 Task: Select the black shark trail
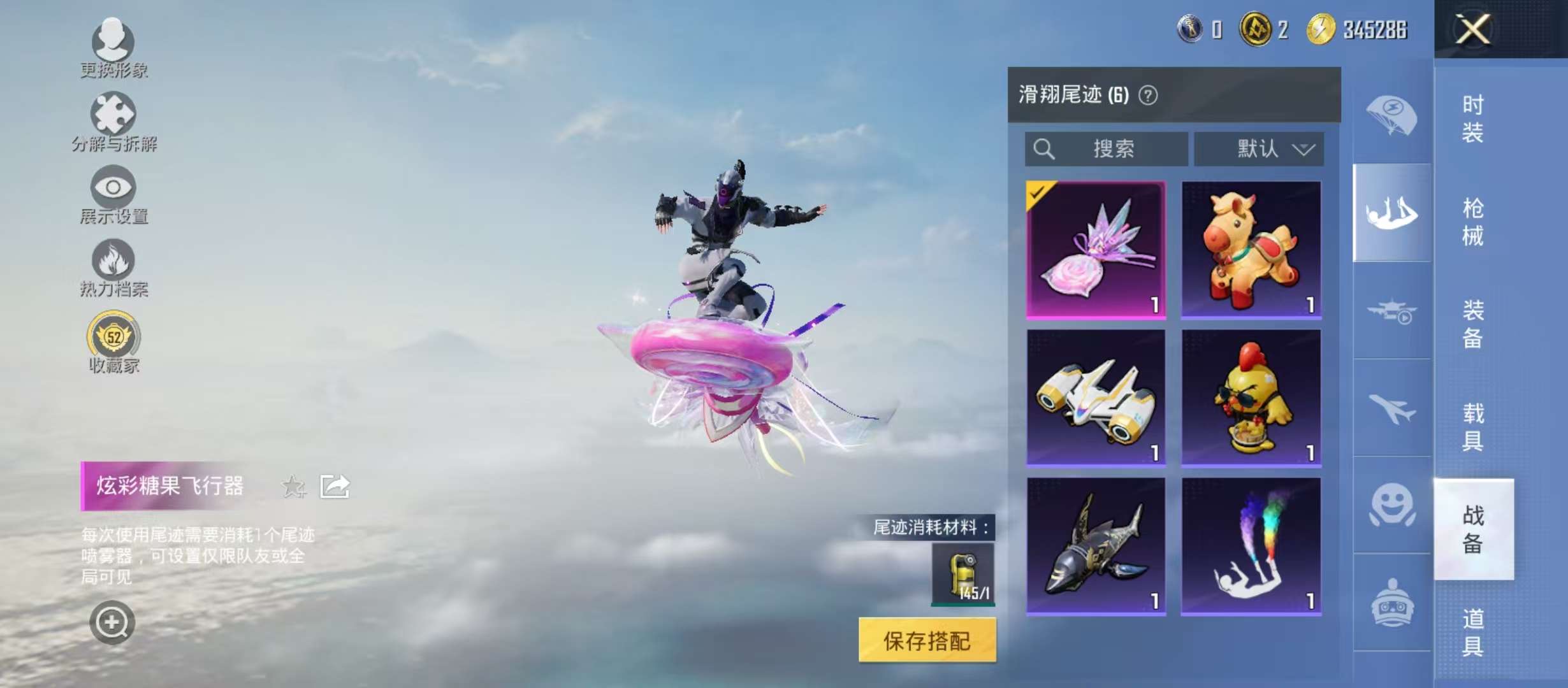1096,547
